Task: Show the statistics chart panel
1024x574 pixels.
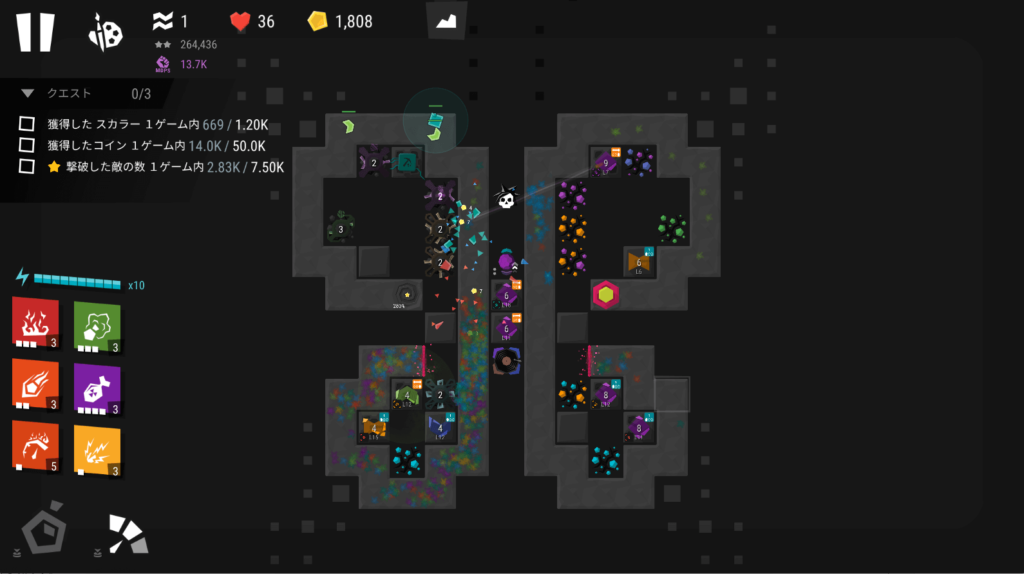Action: click(446, 21)
